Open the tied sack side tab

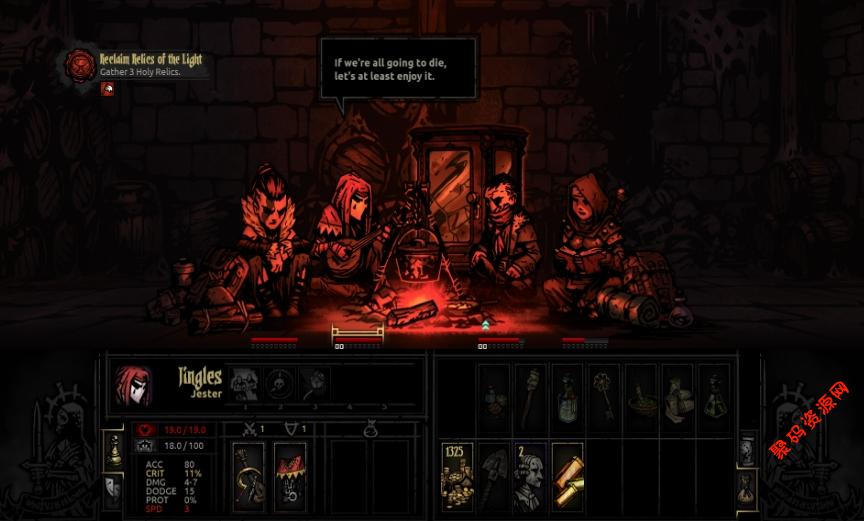click(747, 488)
